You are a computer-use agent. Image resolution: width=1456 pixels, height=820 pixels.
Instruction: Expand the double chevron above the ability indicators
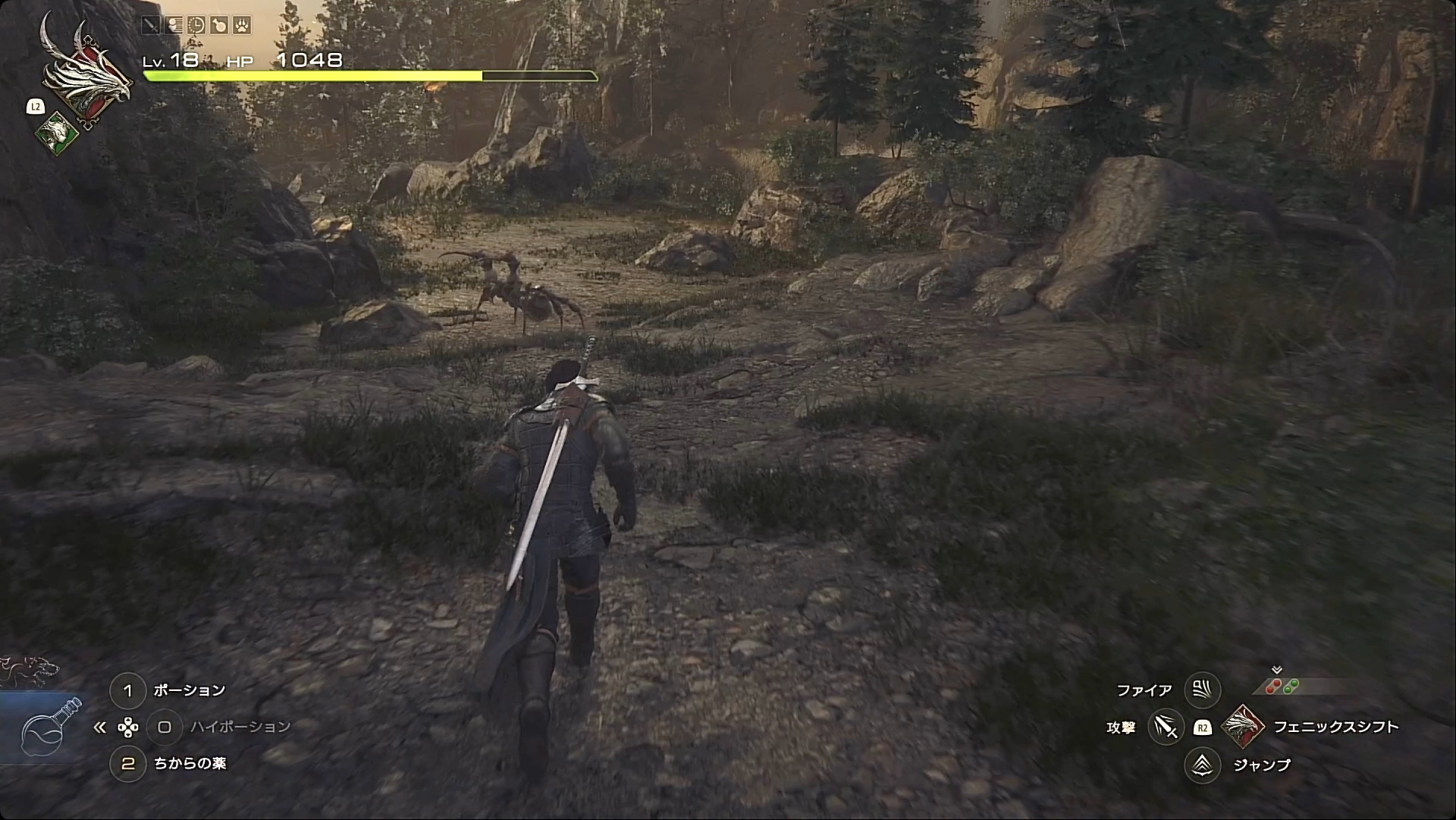1277,671
